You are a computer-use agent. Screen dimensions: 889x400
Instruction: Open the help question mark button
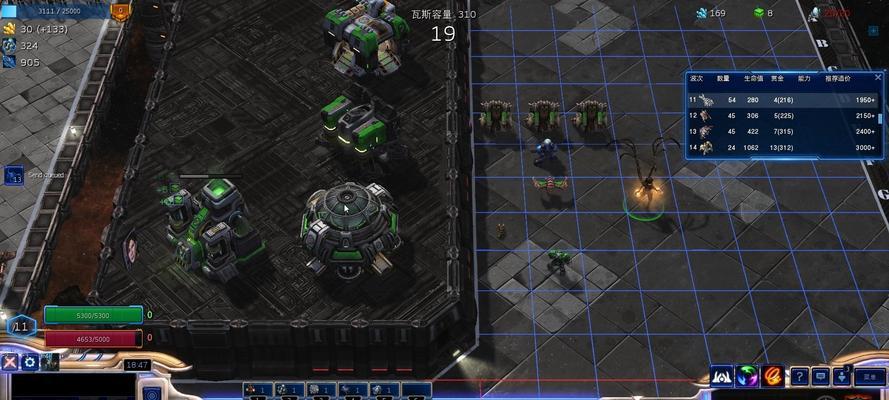(800, 376)
